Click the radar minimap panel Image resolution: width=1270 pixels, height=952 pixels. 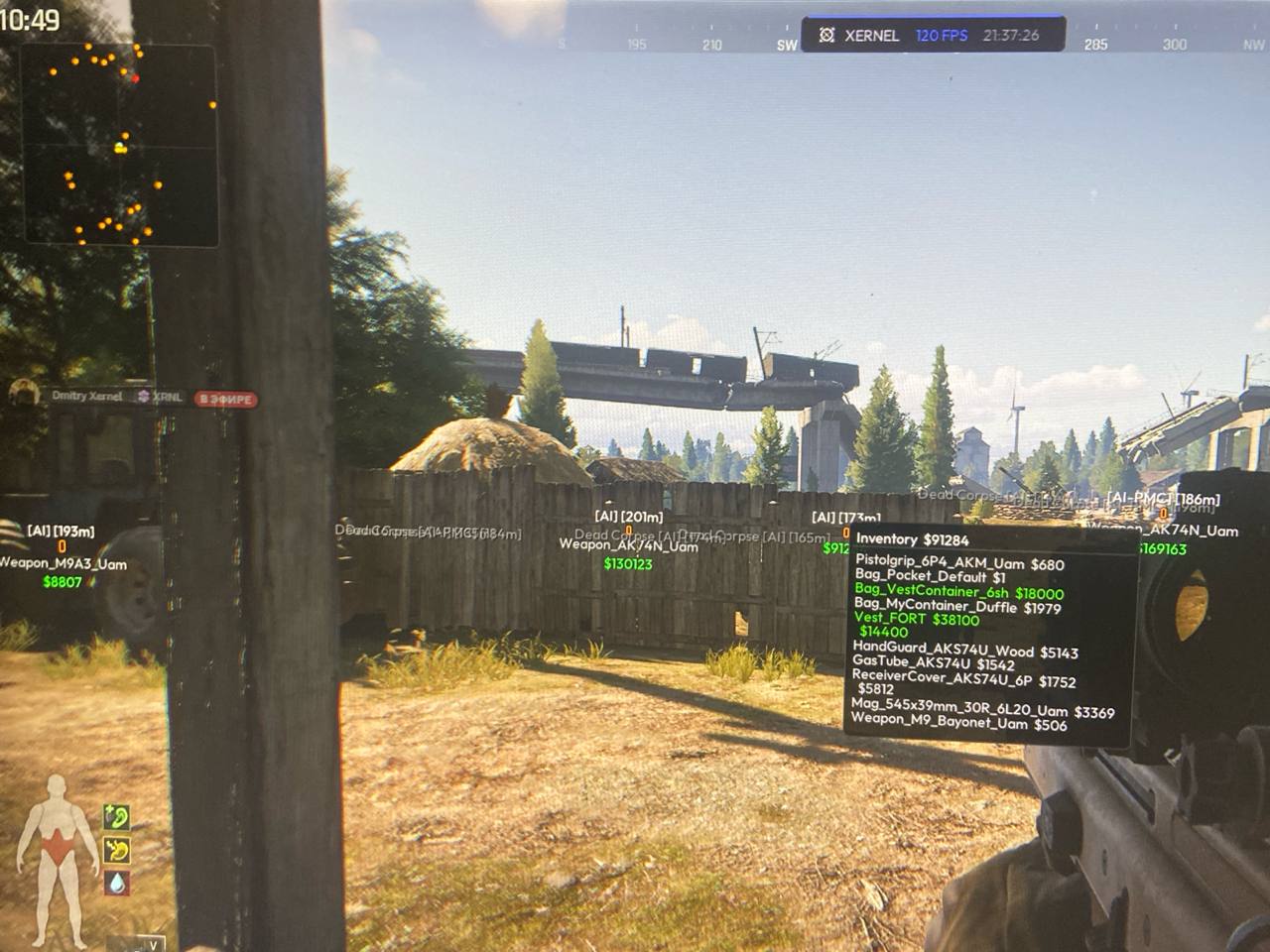119,145
